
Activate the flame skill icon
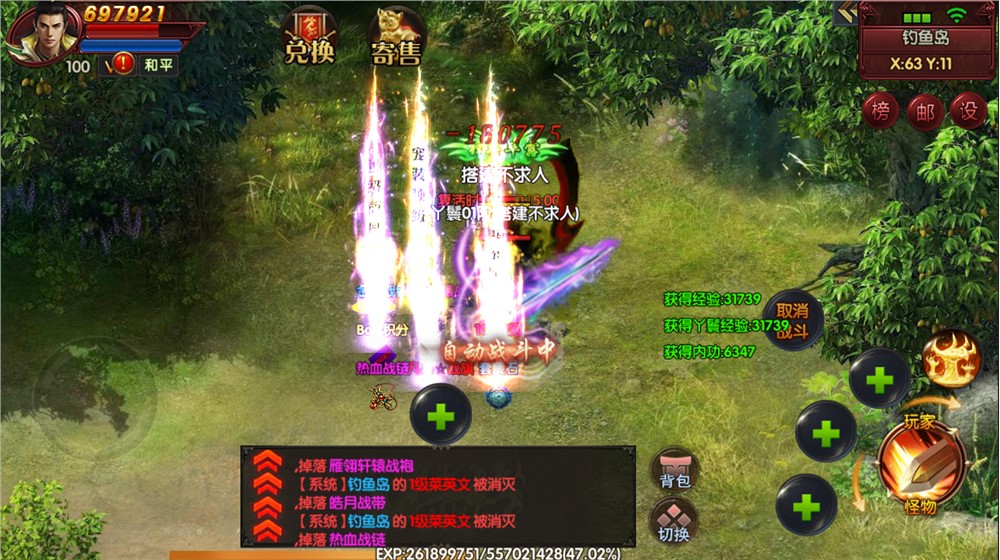pyautogui.click(x=950, y=360)
